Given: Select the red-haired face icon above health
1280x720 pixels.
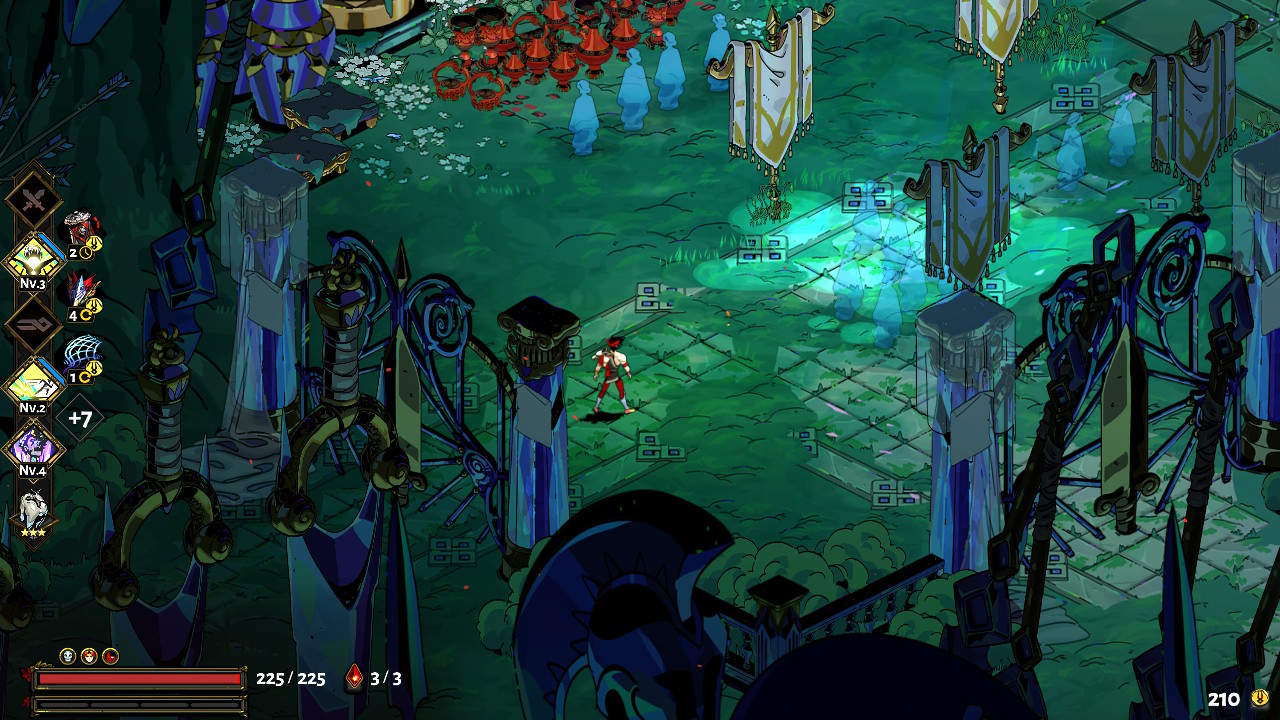Looking at the screenshot, I should point(89,656).
